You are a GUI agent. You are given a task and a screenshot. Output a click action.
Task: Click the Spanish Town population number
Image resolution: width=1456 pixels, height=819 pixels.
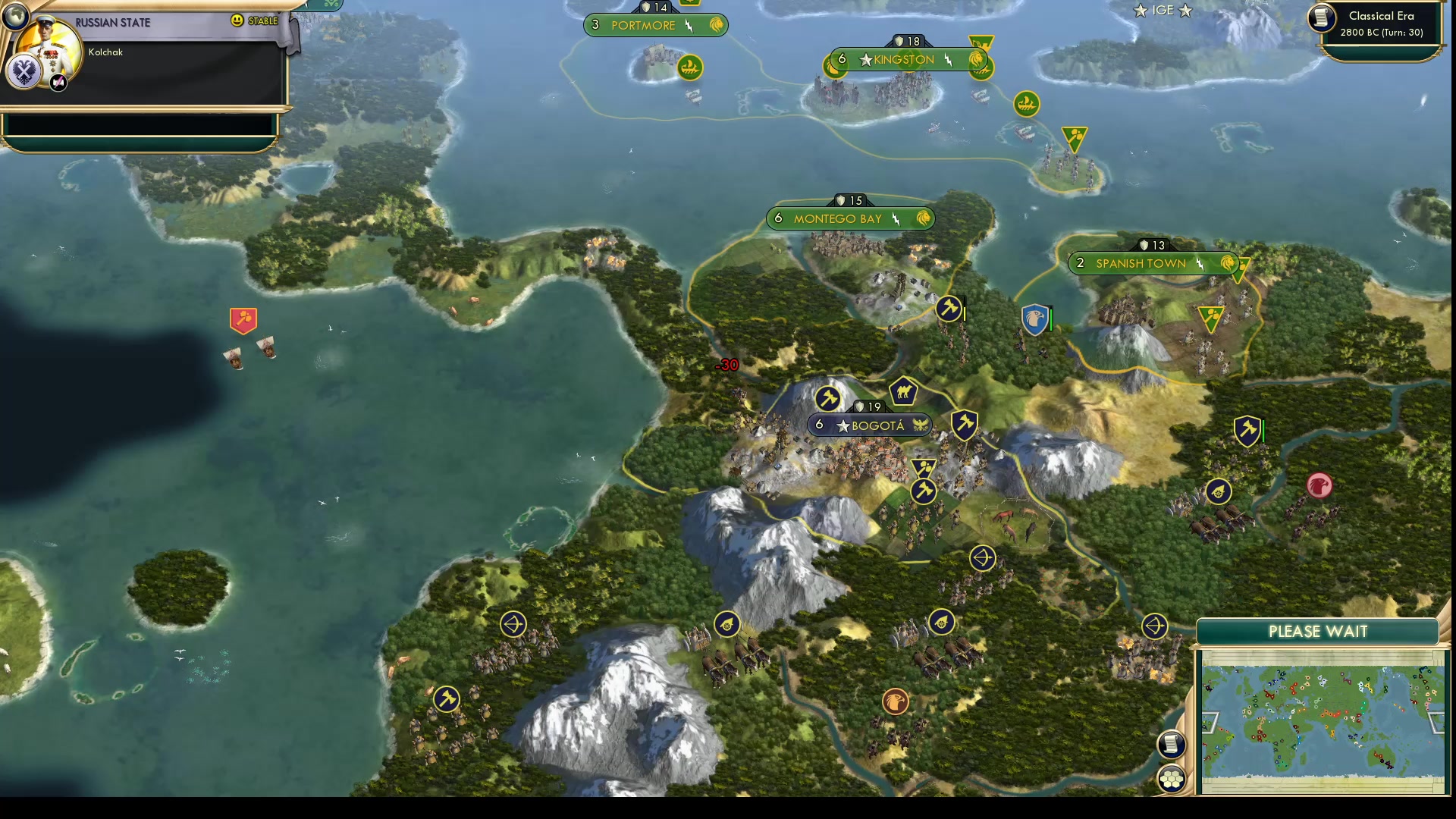pos(1080,263)
